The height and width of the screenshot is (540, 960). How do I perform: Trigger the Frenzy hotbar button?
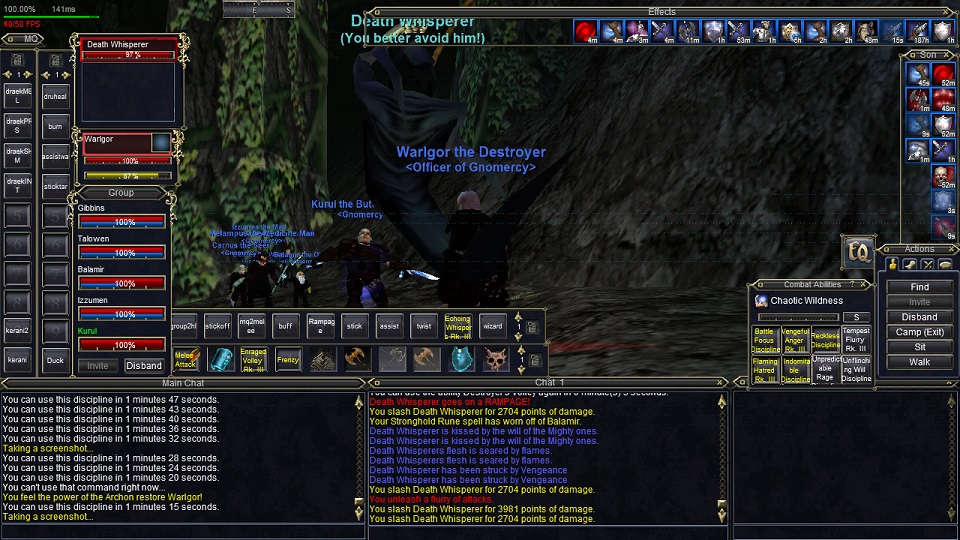coord(288,358)
